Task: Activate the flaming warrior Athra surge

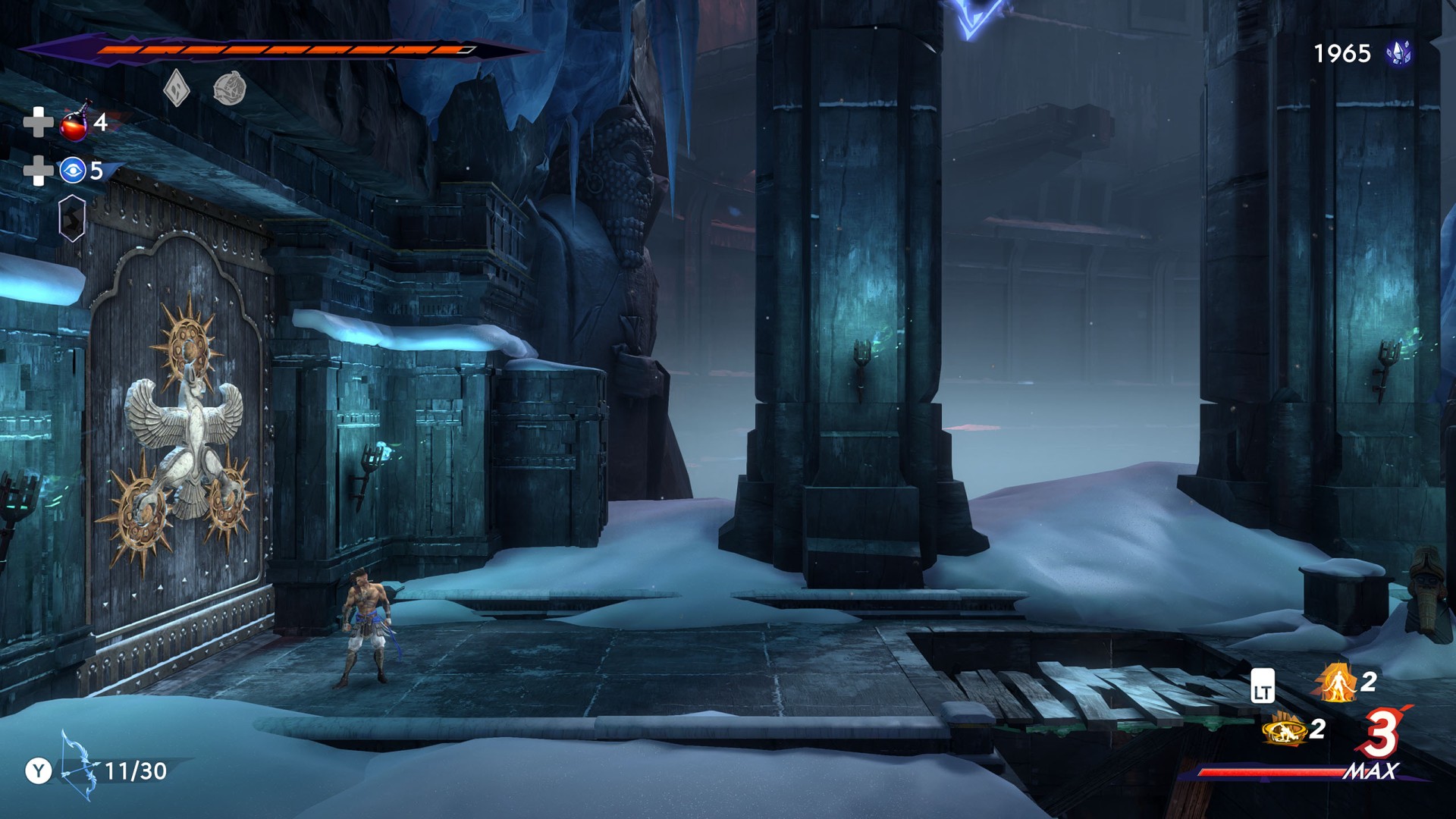Action: click(1336, 682)
